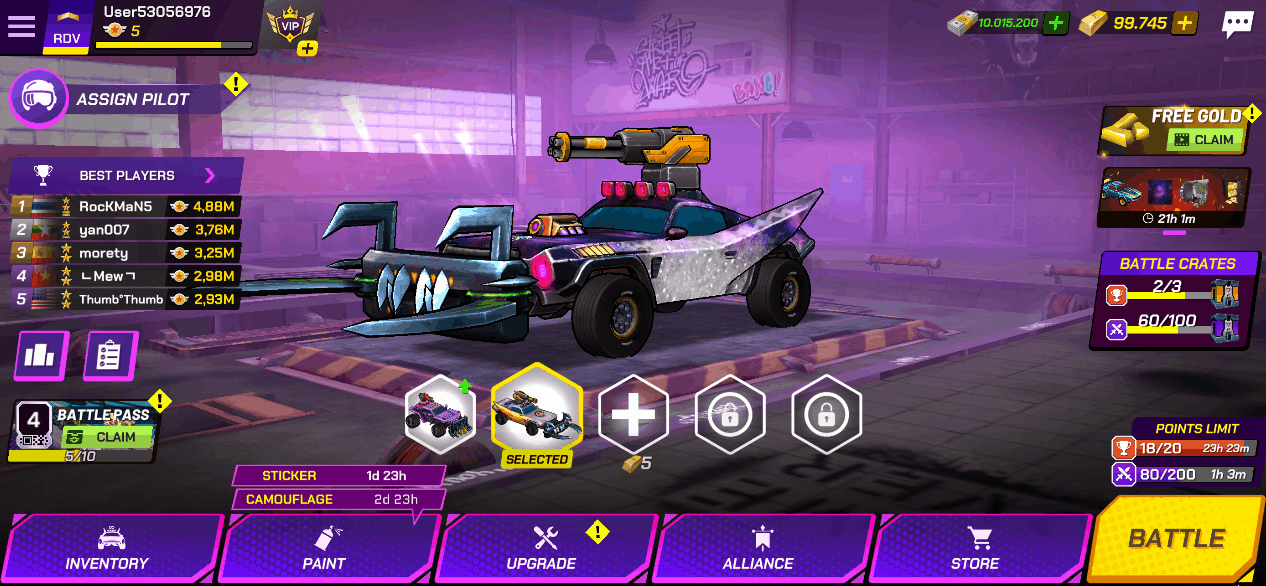Start a match with Battle button

pos(1176,539)
